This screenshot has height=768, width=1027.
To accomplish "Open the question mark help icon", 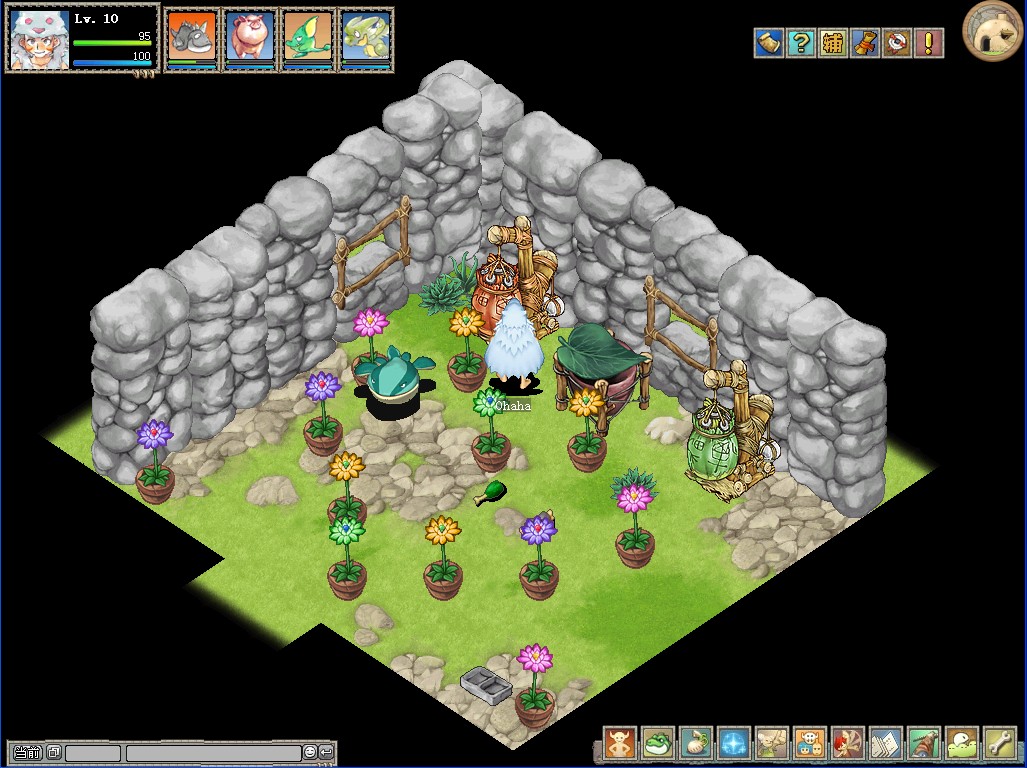I will (x=801, y=43).
